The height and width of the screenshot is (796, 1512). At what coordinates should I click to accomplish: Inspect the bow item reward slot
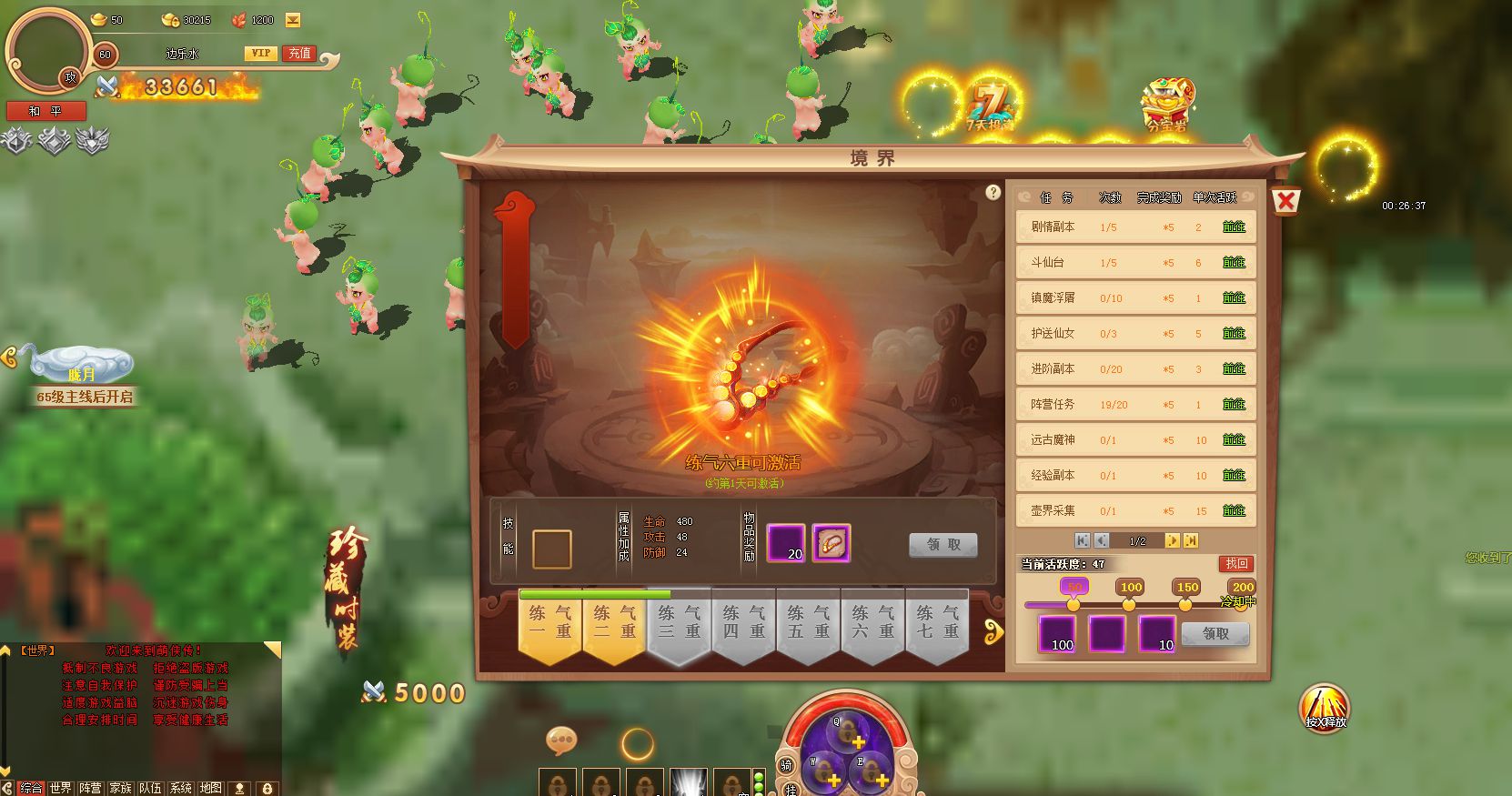point(831,543)
